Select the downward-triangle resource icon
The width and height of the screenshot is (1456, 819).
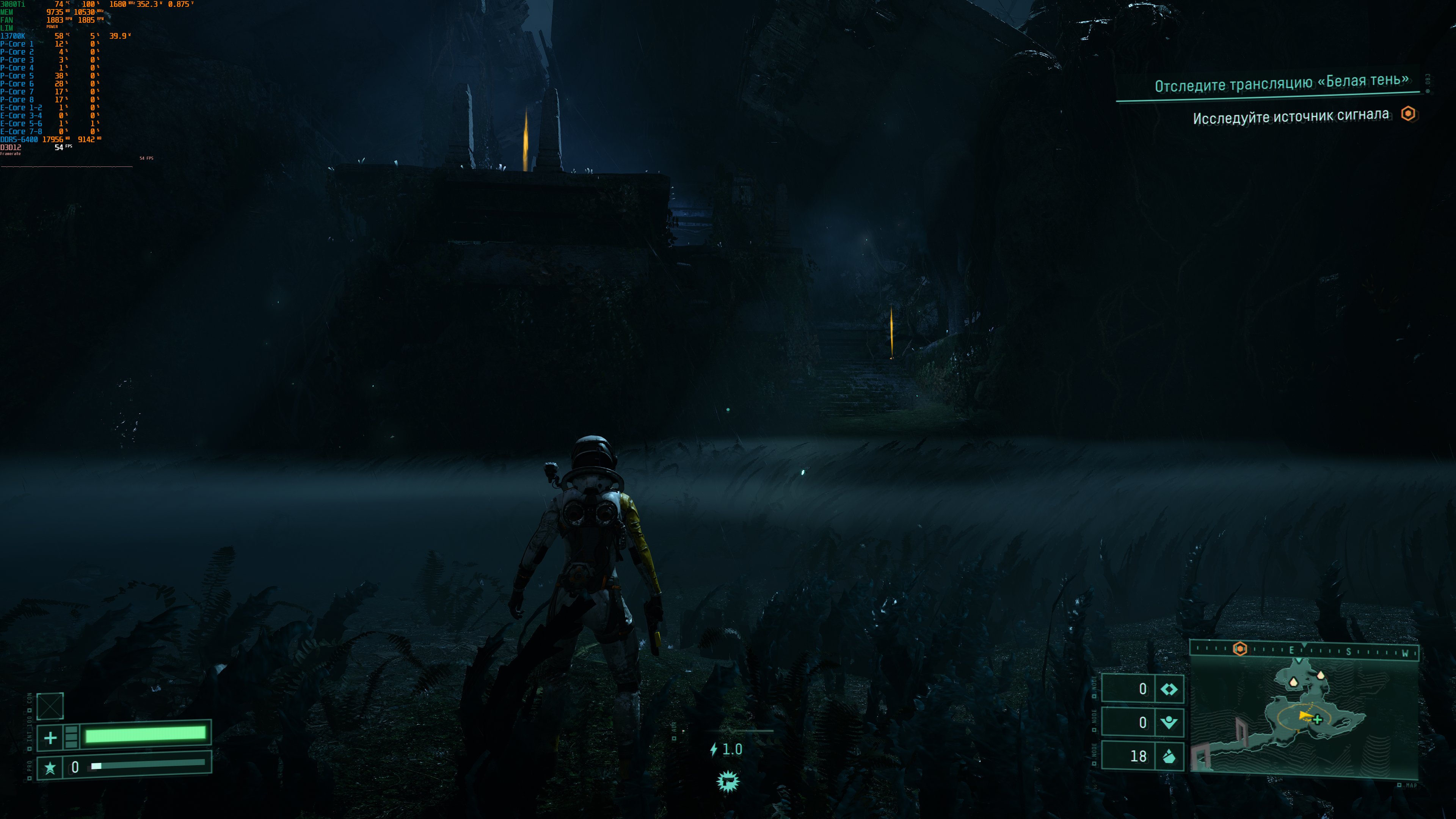click(1168, 722)
